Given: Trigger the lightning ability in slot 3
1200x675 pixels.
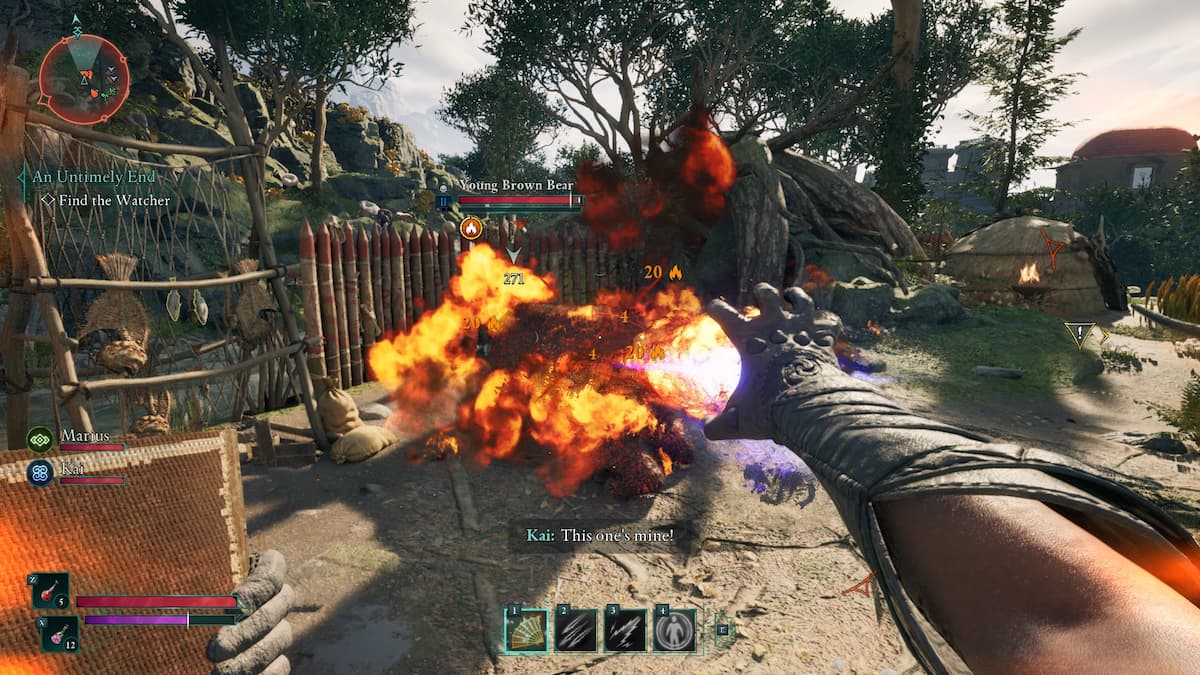Looking at the screenshot, I should (x=625, y=630).
